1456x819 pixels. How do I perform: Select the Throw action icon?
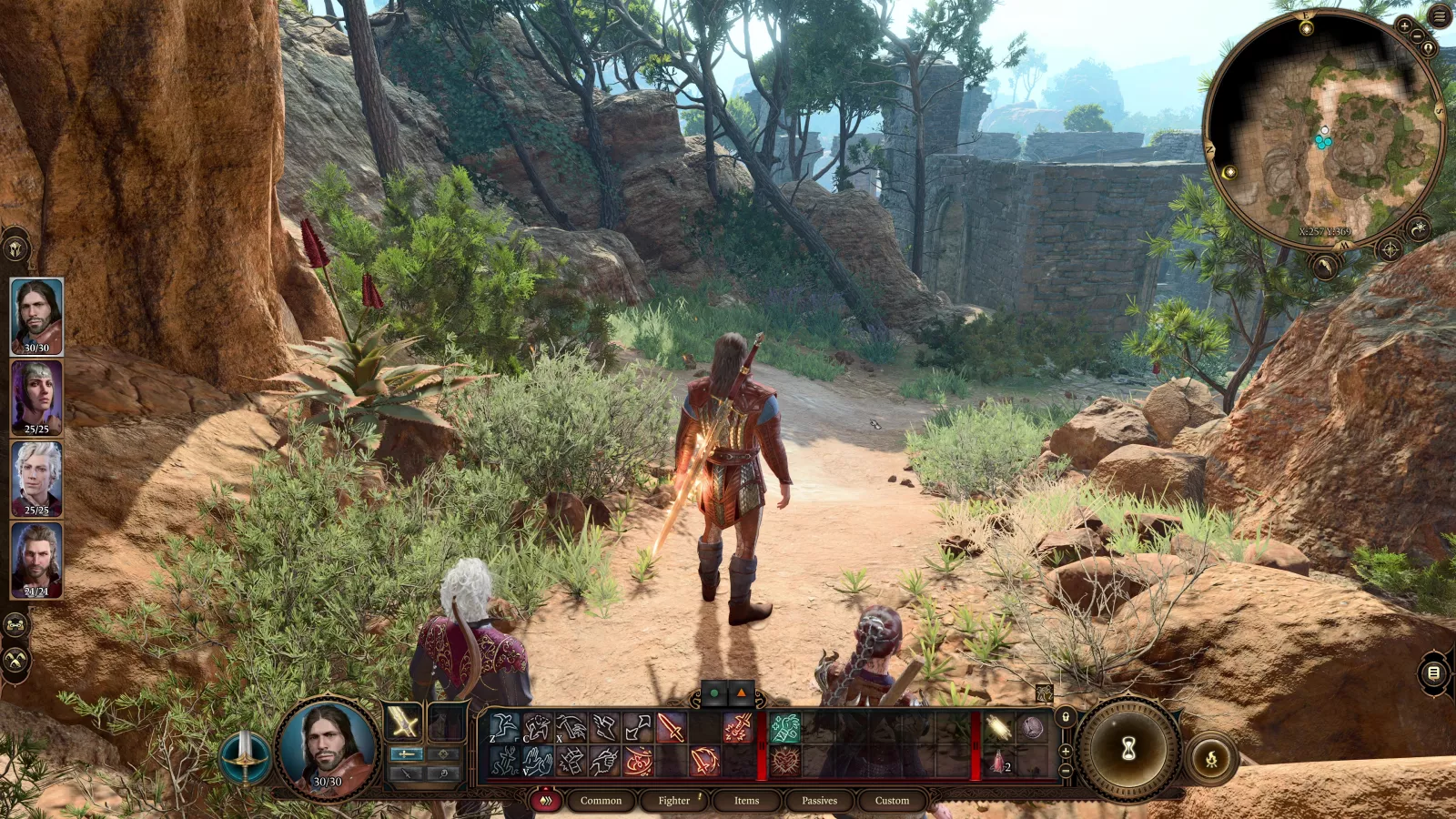pyautogui.click(x=637, y=726)
